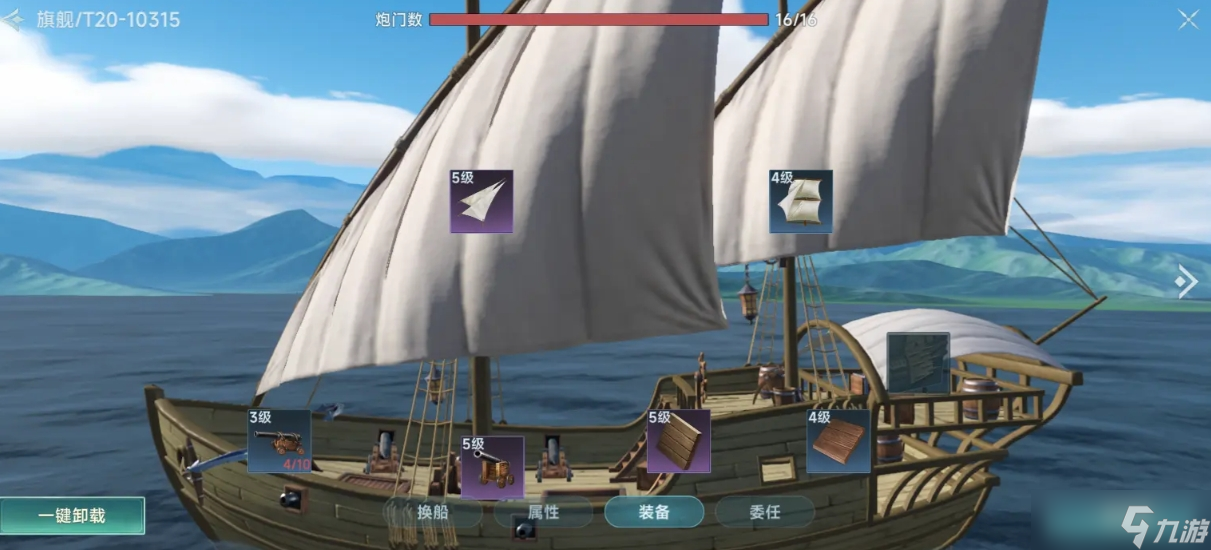This screenshot has height=550, width=1211.
Task: Select the level 4 wooden plank slot
Action: (838, 440)
